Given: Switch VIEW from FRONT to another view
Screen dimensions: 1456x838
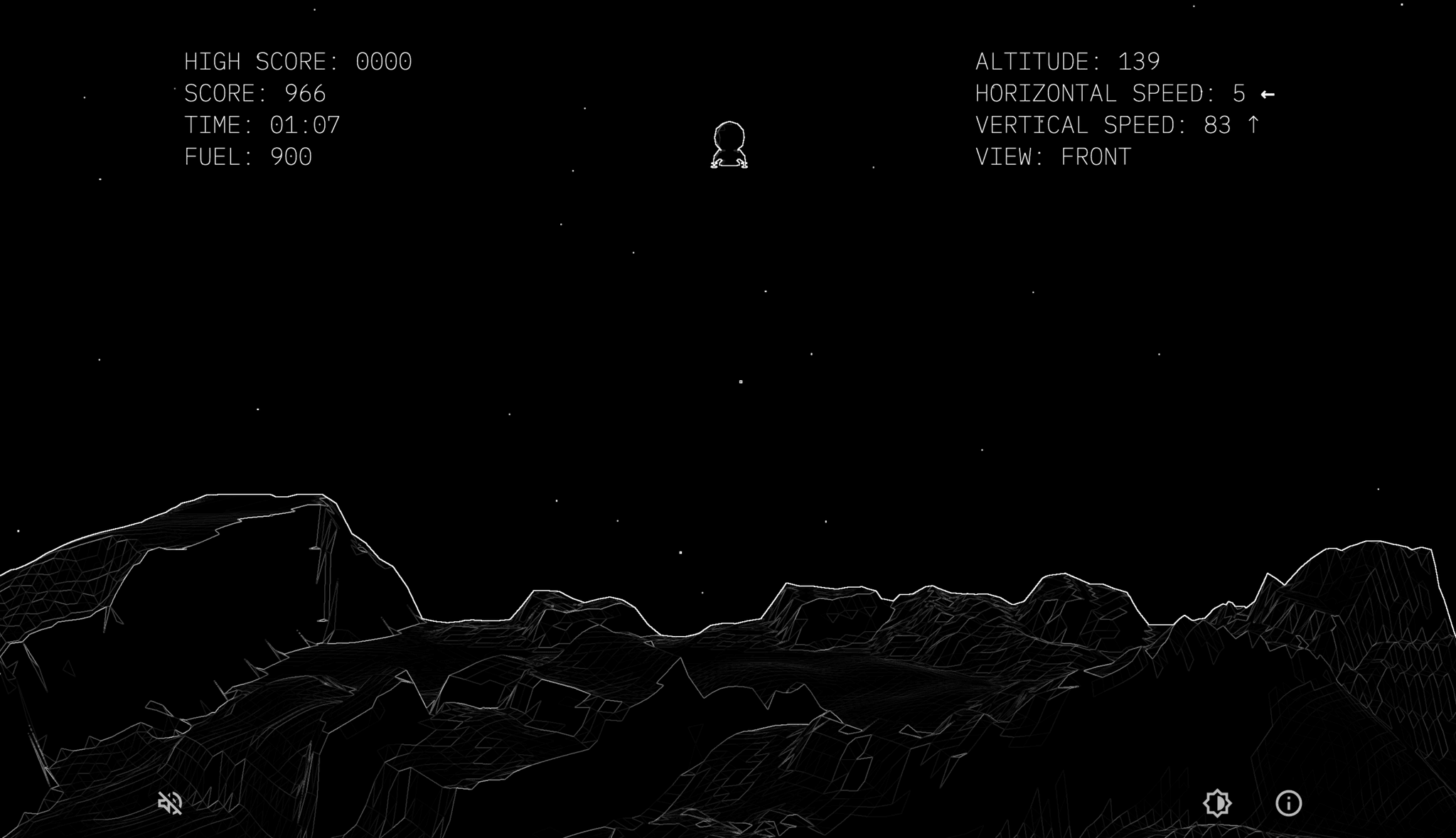Looking at the screenshot, I should pos(1054,156).
